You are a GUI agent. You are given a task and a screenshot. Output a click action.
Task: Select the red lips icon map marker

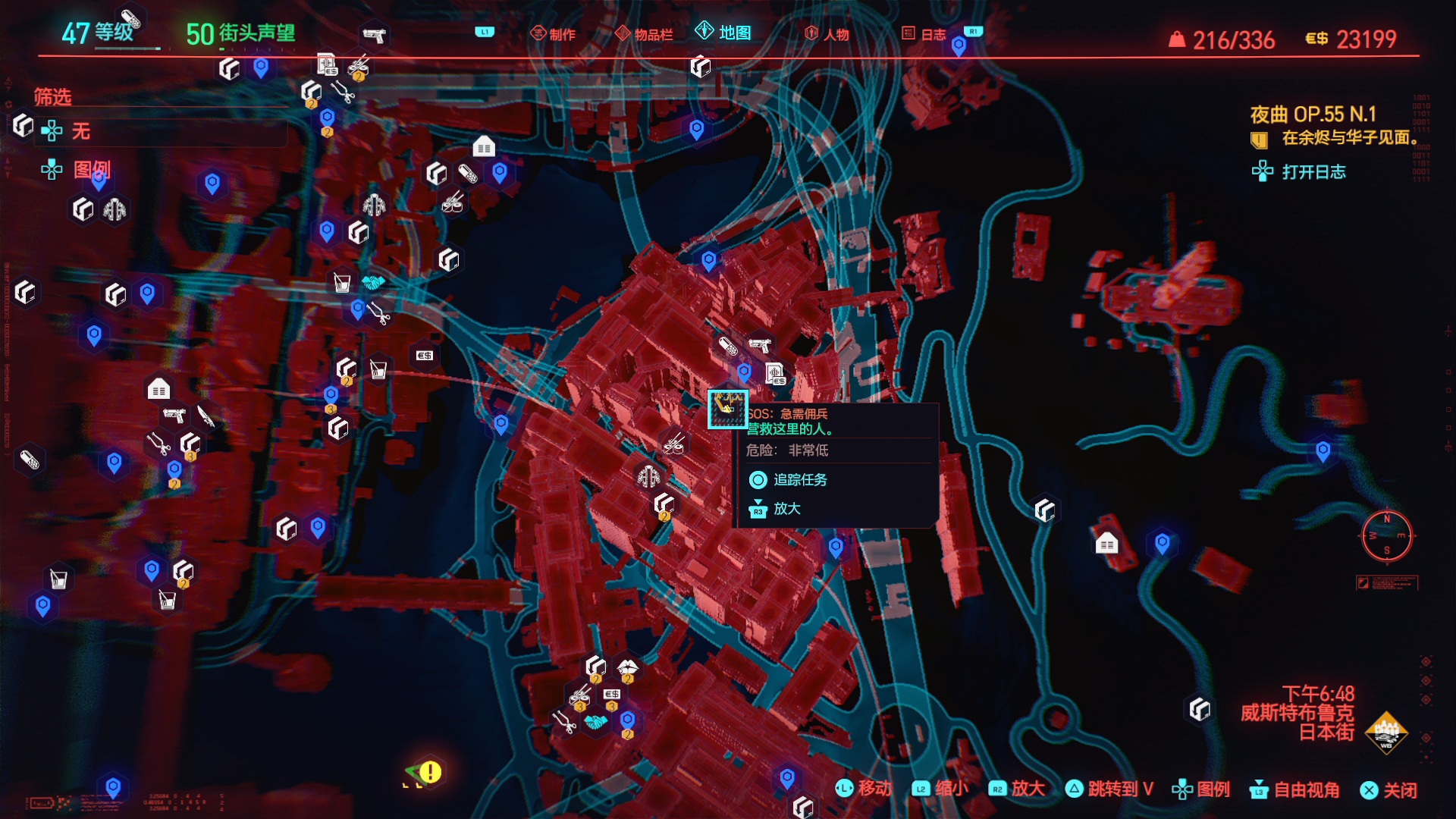627,668
